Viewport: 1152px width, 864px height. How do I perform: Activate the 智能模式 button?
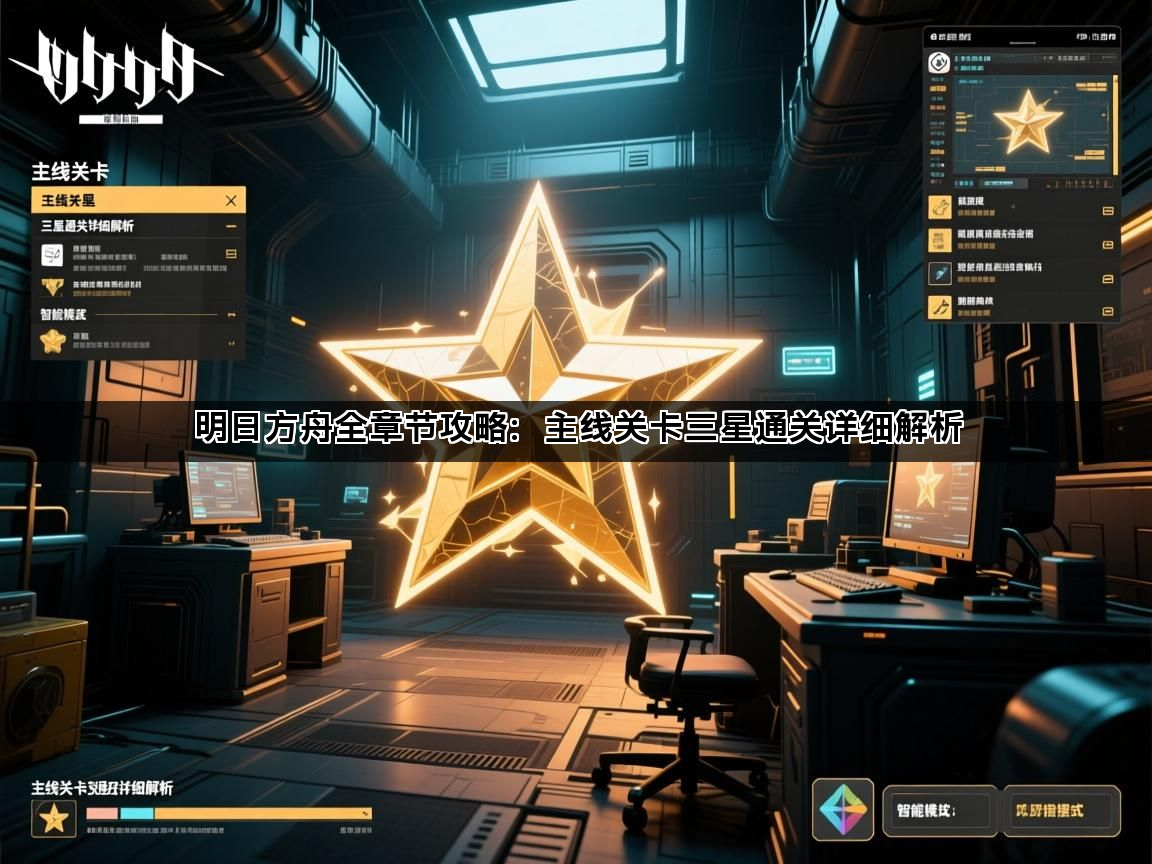point(939,810)
